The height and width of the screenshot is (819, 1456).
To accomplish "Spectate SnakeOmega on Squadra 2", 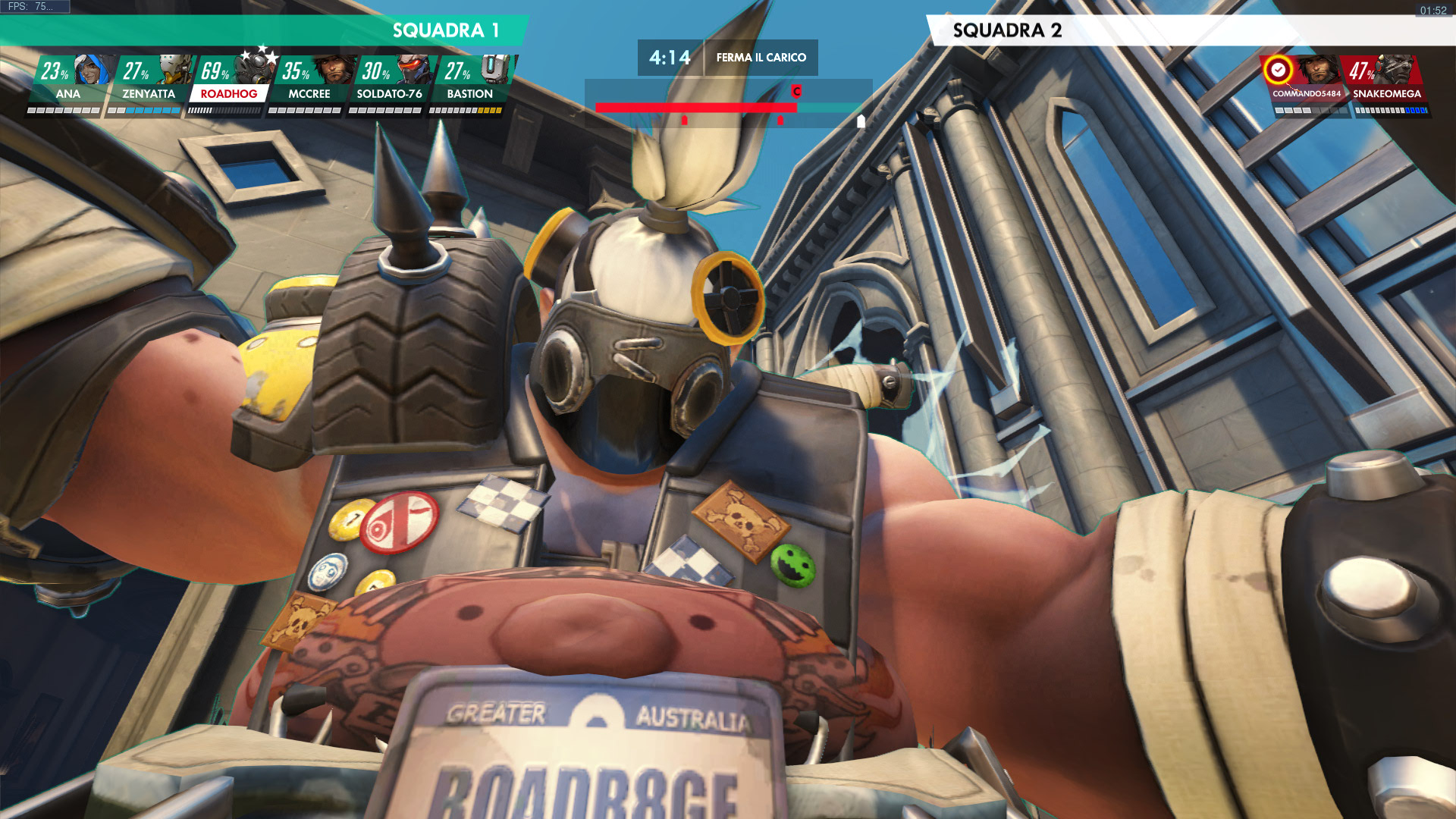I will pyautogui.click(x=1386, y=84).
